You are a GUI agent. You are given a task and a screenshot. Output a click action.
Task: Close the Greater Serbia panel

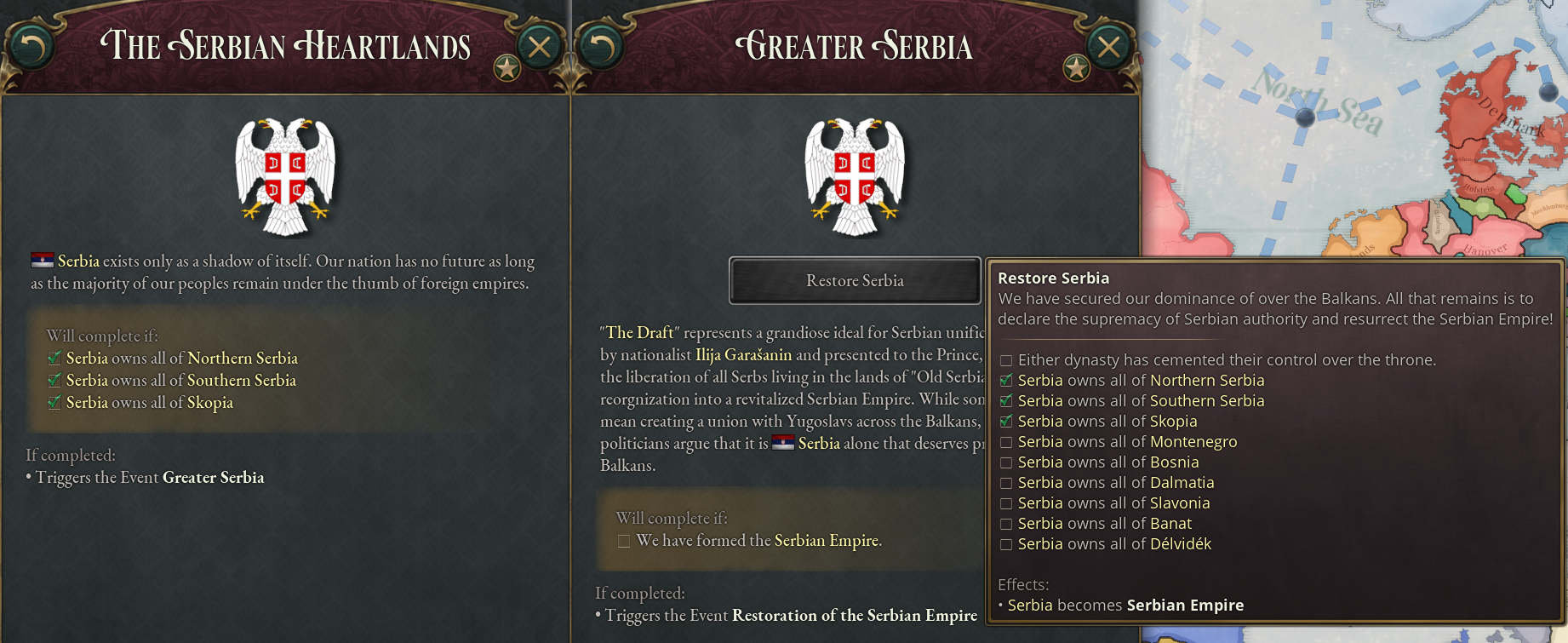pyautogui.click(x=1108, y=48)
